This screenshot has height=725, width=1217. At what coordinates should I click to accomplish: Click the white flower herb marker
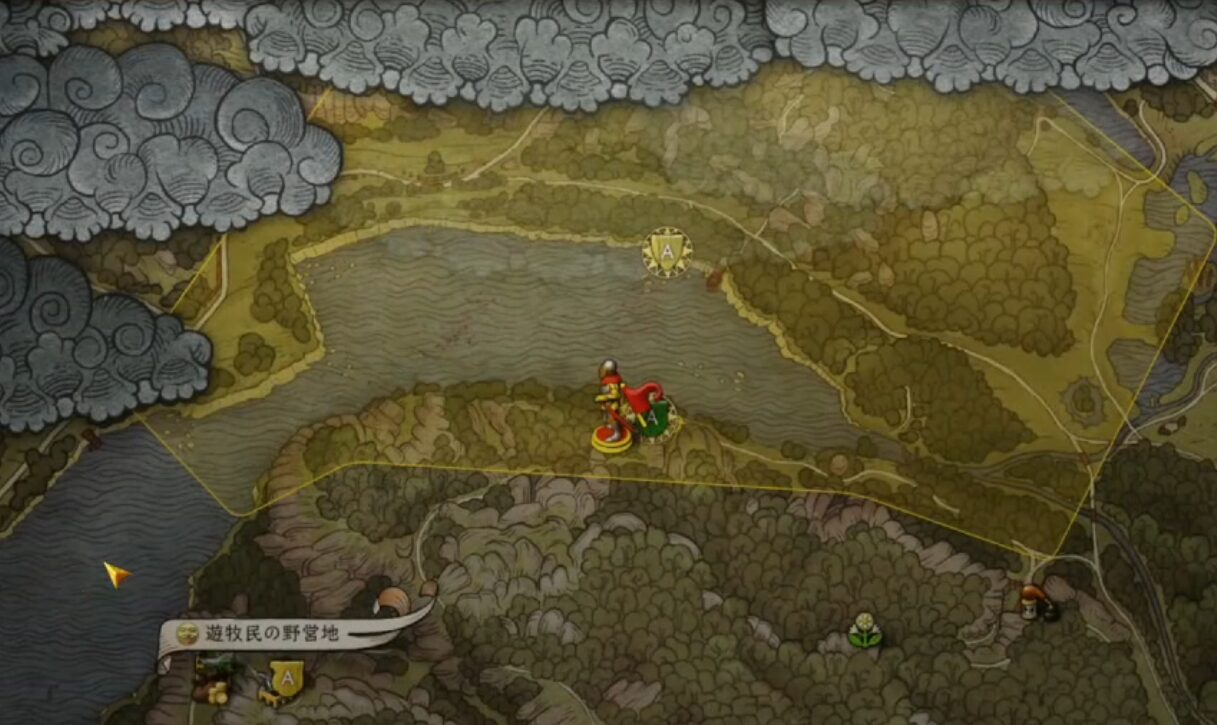864,629
